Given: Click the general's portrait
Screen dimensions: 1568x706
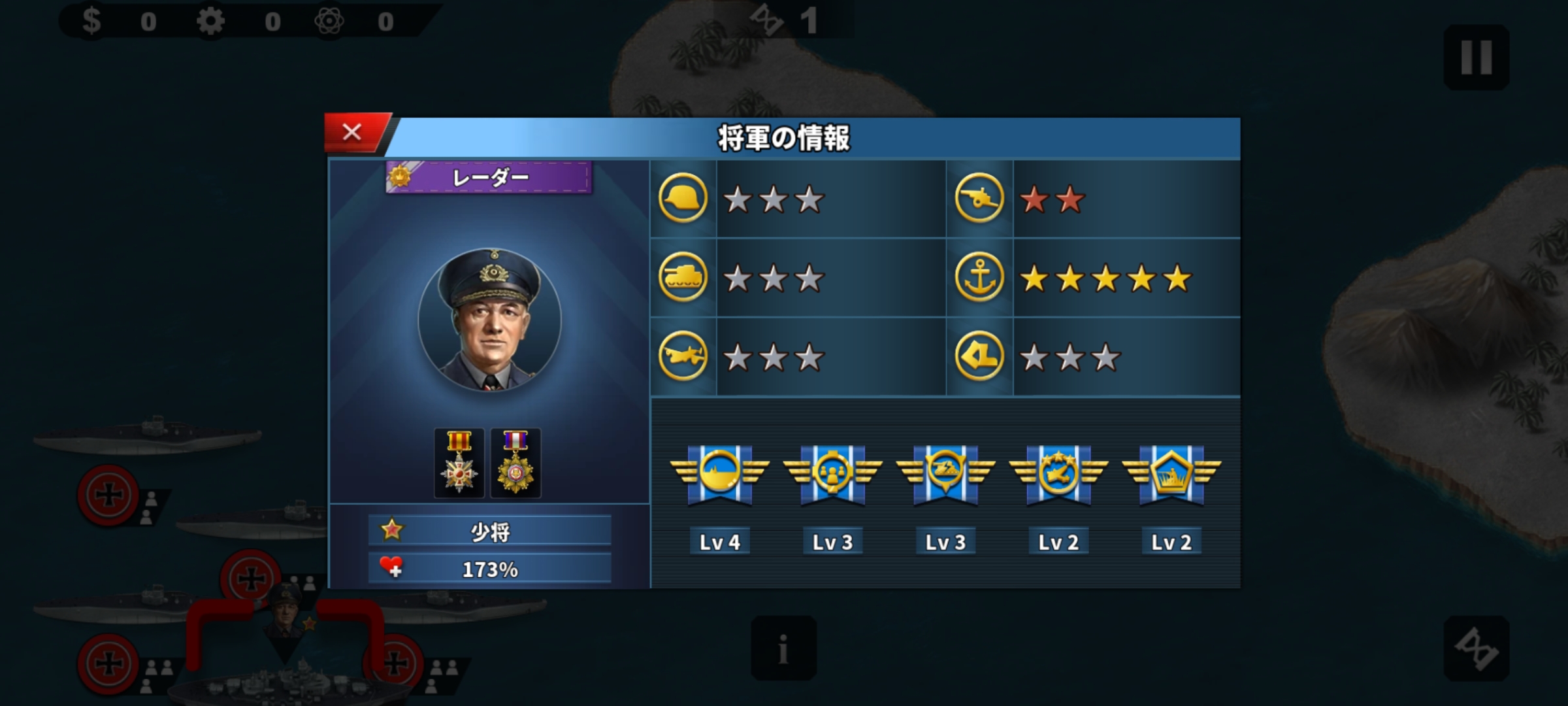Looking at the screenshot, I should click(489, 320).
